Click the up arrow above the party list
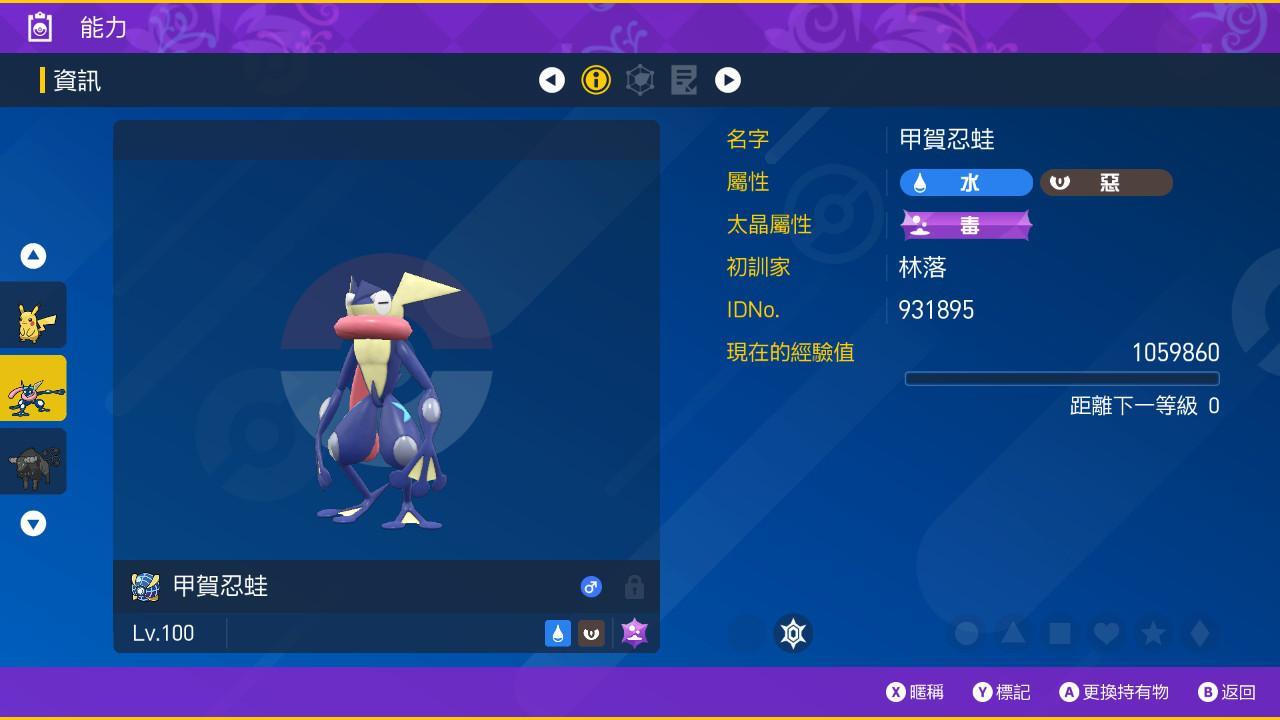 tap(33, 255)
